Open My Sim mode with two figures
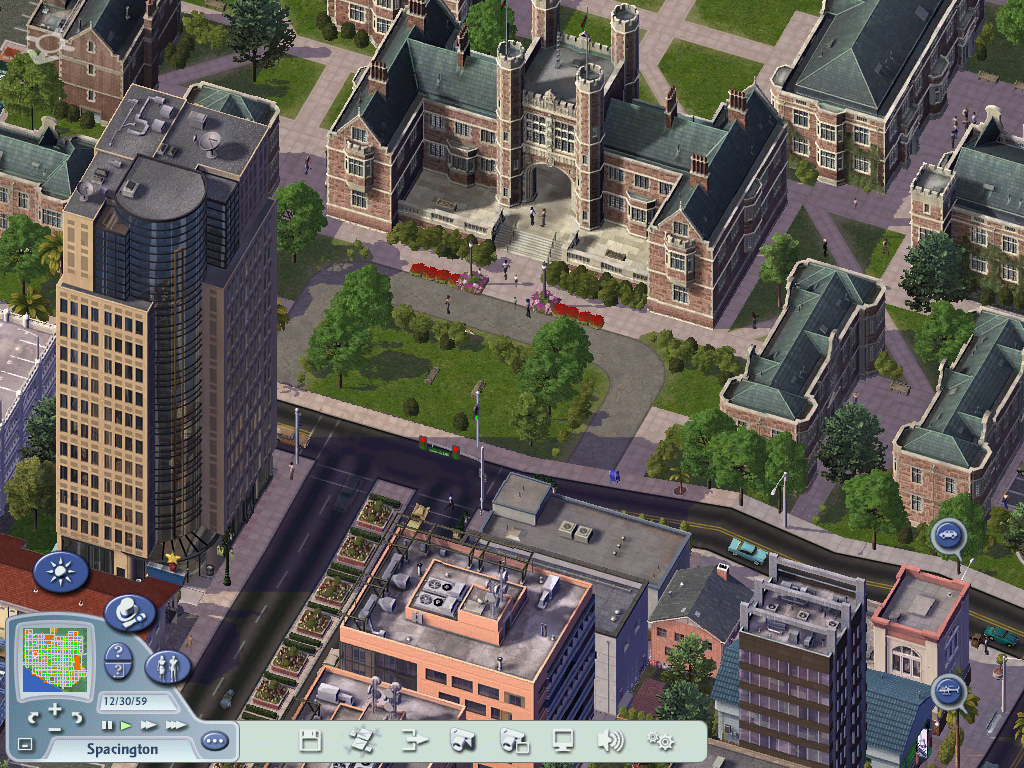This screenshot has height=768, width=1024. coord(167,665)
